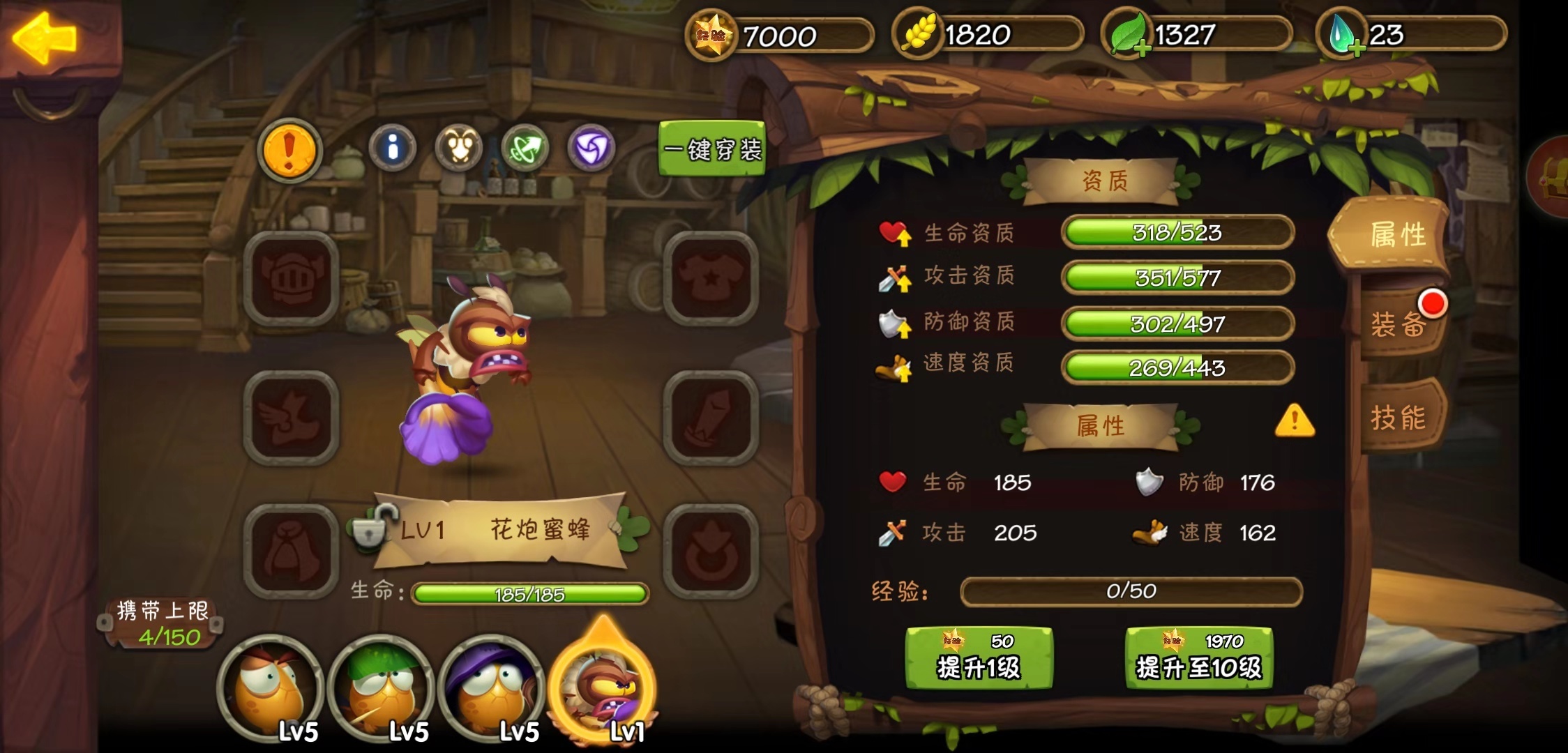Viewport: 1568px width, 753px height.
Task: Open the 装备 equipment tab
Action: 1398,324
